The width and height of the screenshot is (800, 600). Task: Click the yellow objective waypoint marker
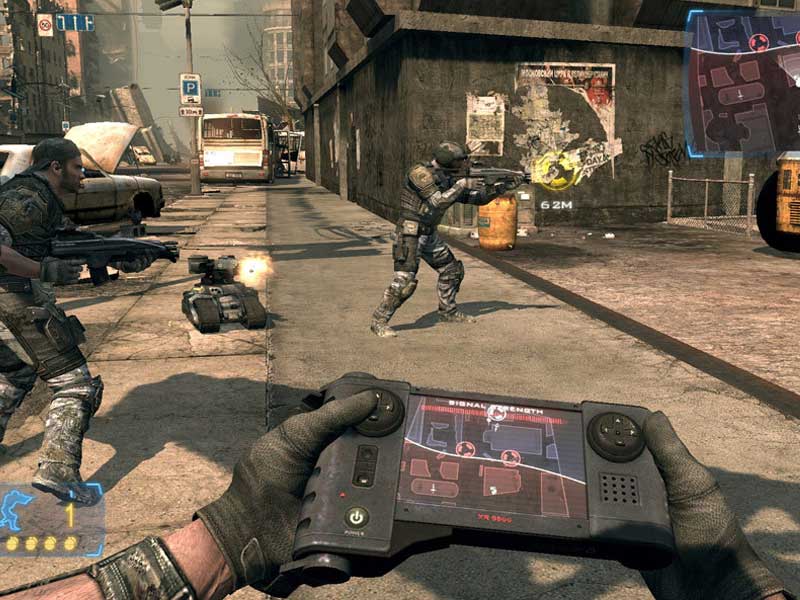click(x=553, y=169)
